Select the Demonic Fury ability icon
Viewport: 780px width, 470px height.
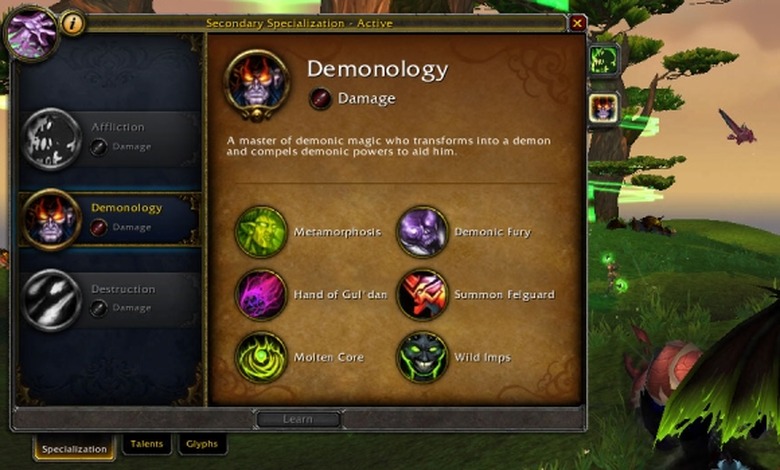422,232
